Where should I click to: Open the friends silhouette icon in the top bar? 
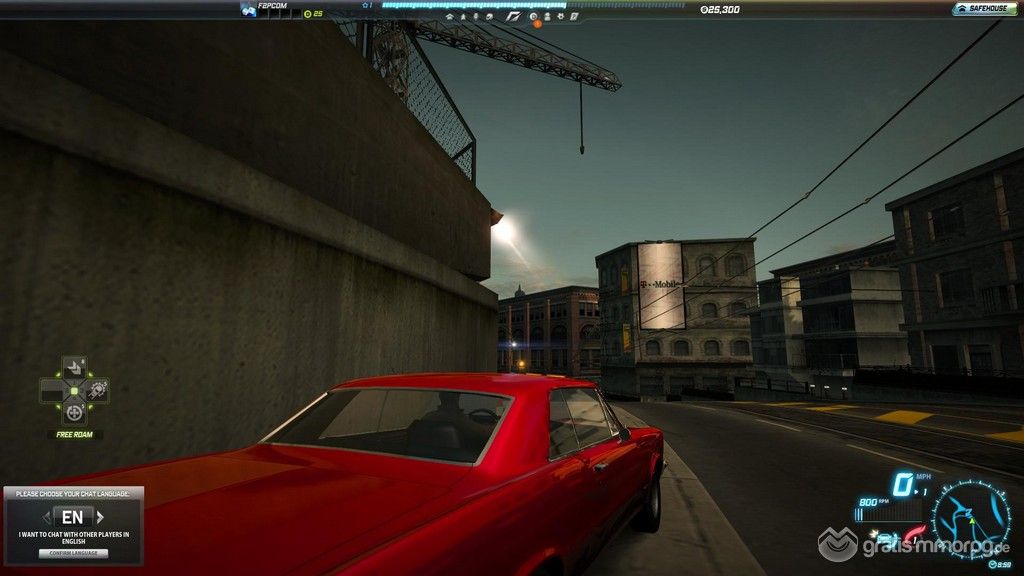click(547, 16)
